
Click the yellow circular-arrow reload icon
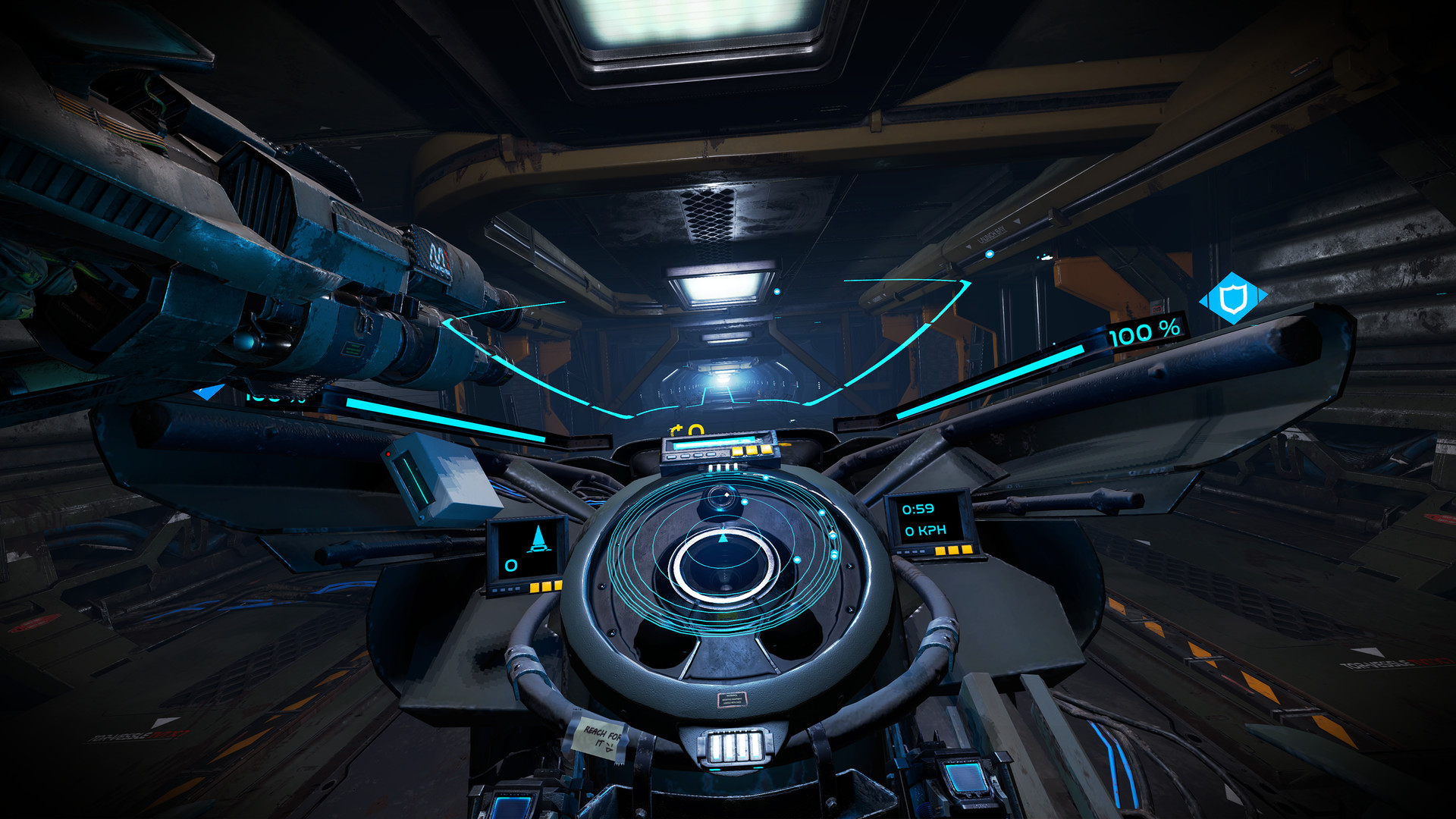677,430
